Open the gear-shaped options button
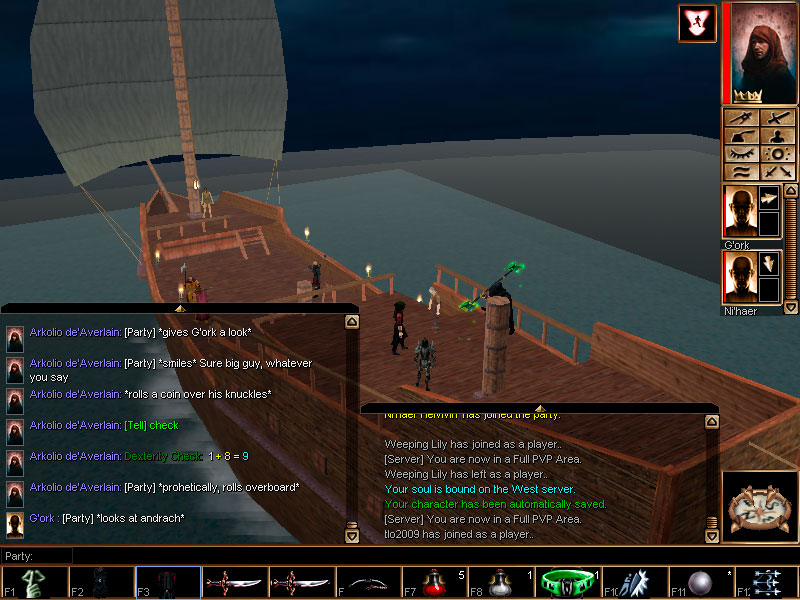Viewport: 800px width, 600px height. point(778,154)
